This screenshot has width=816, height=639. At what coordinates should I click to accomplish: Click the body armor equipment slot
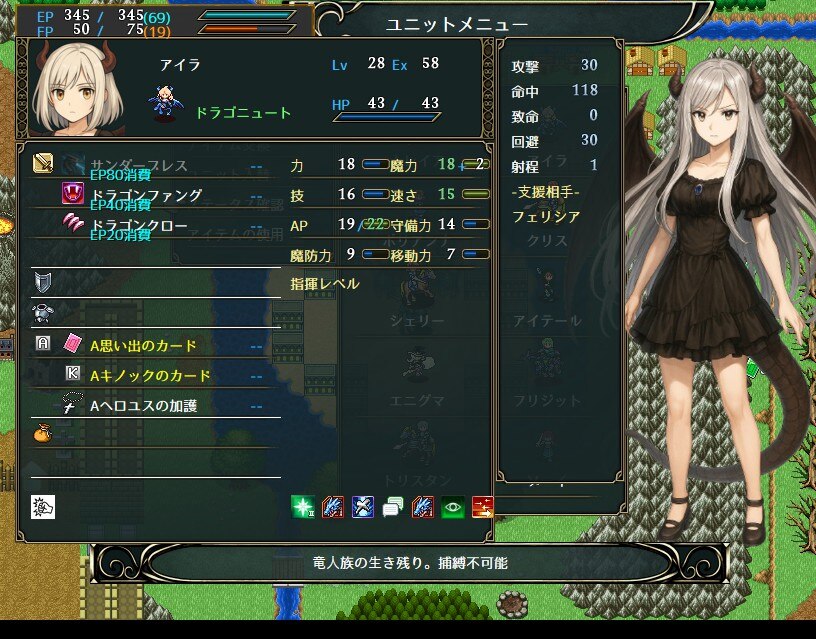point(43,312)
